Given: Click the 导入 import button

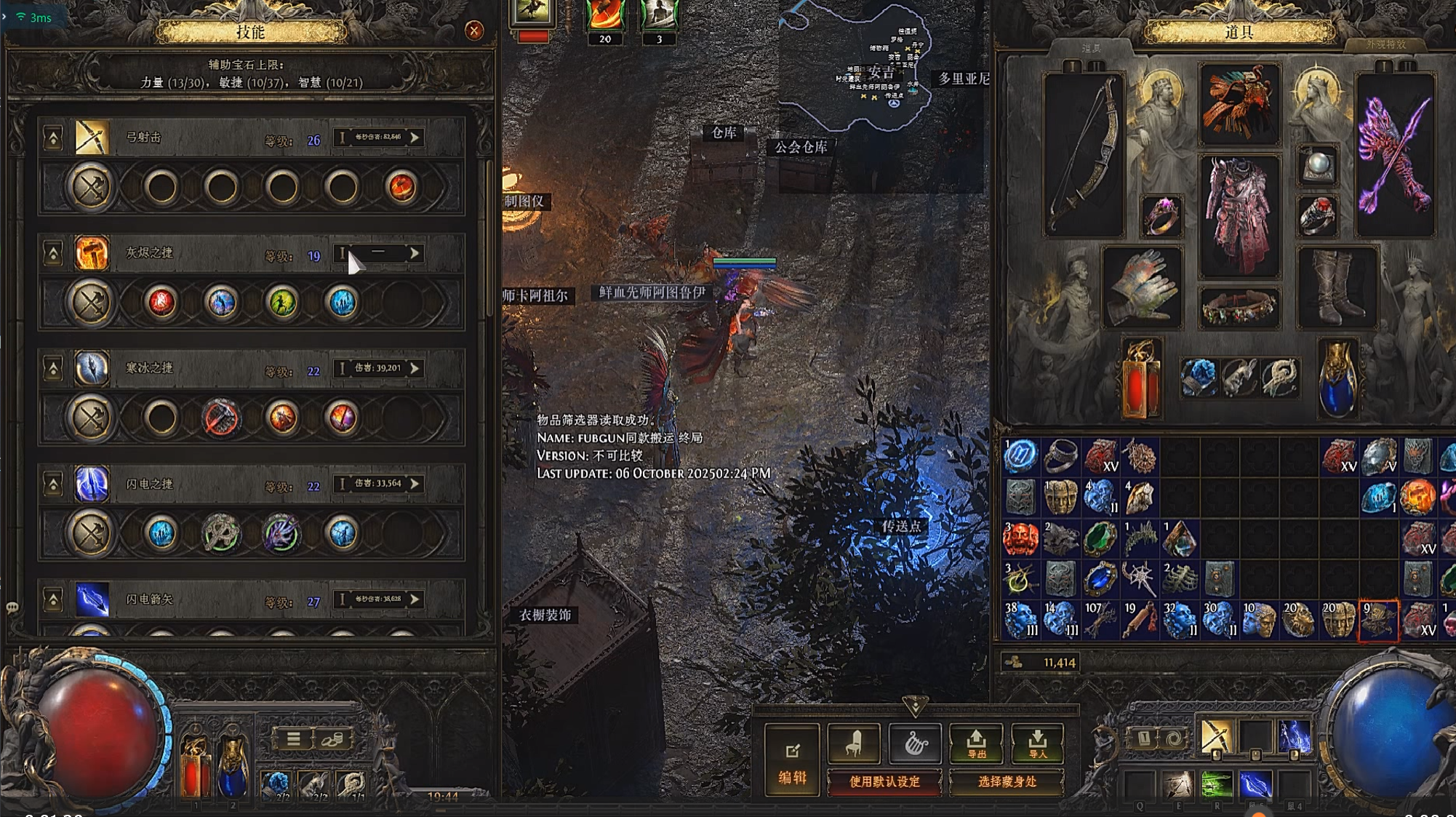Looking at the screenshot, I should [1037, 744].
